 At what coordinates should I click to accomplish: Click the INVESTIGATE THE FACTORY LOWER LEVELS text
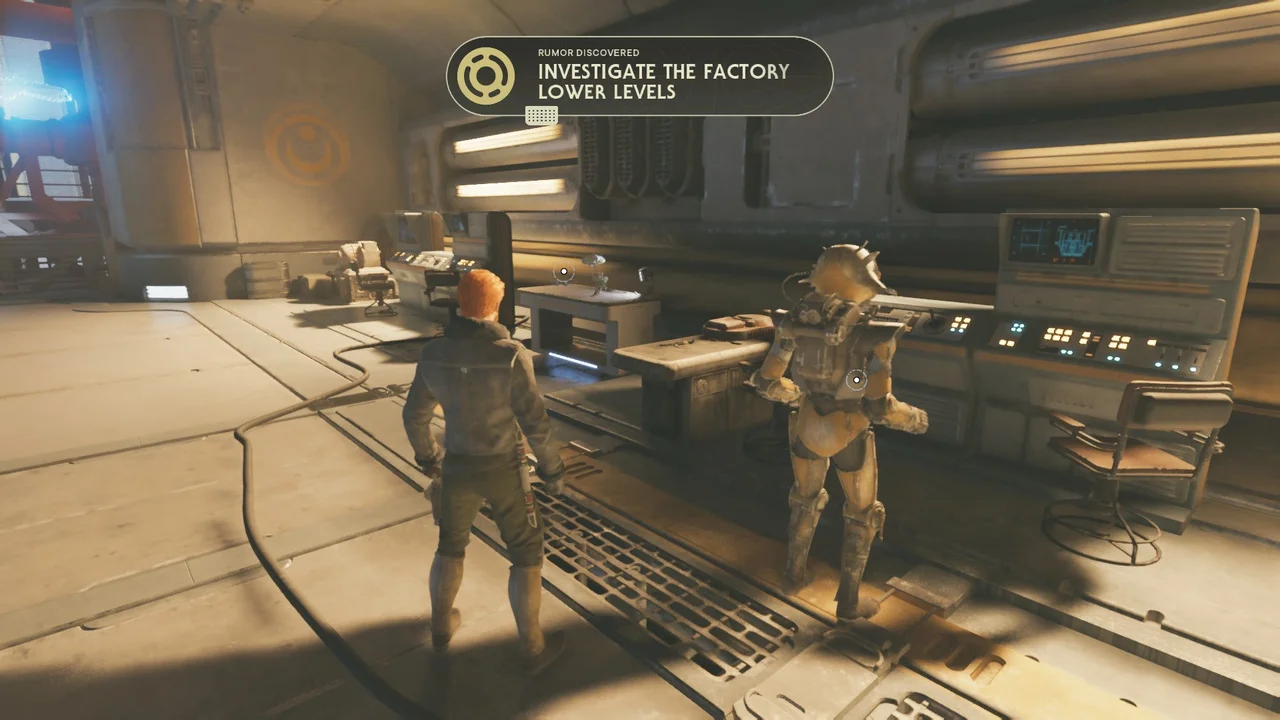(x=663, y=81)
